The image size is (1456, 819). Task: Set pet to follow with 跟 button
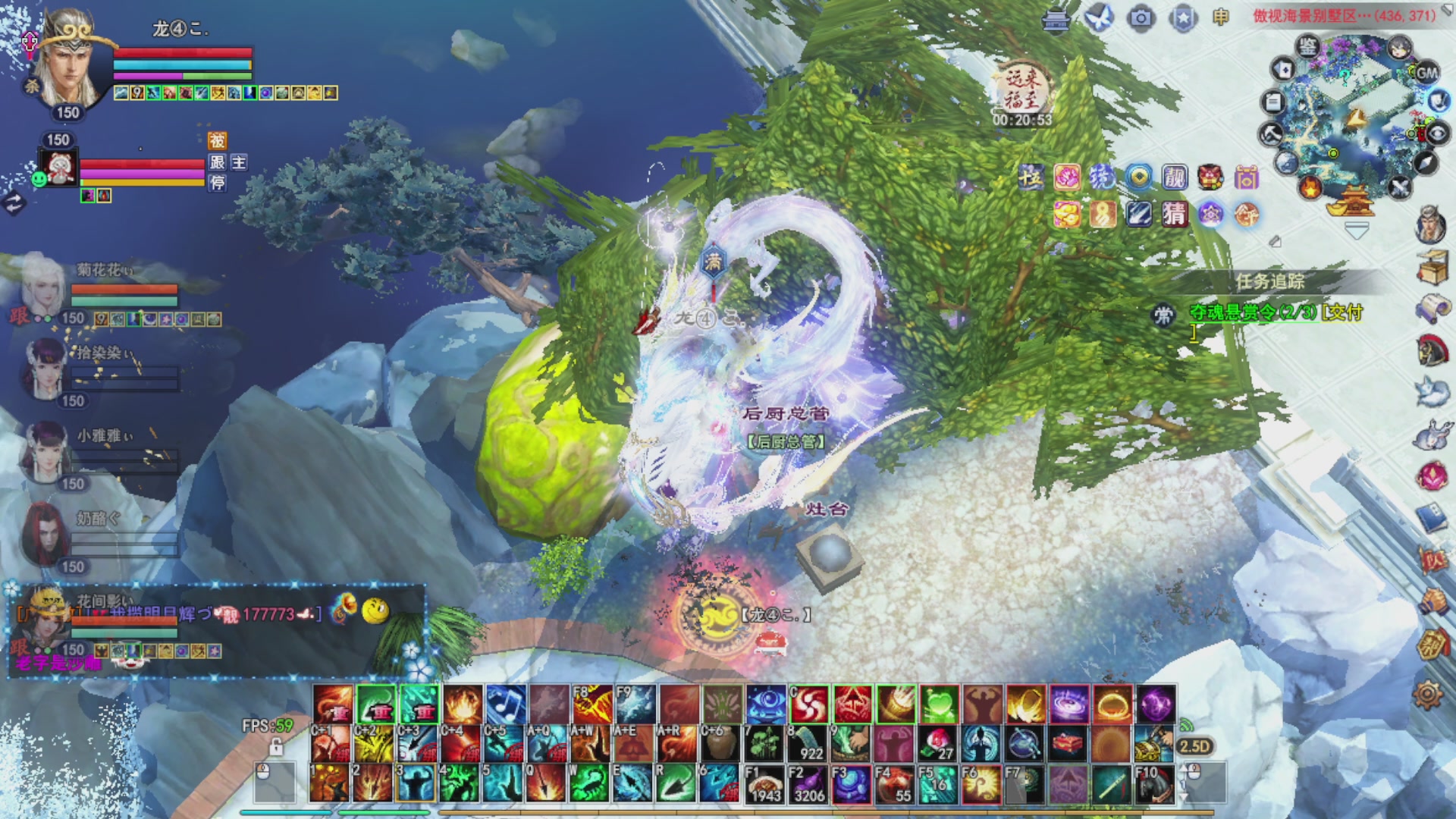(x=218, y=162)
